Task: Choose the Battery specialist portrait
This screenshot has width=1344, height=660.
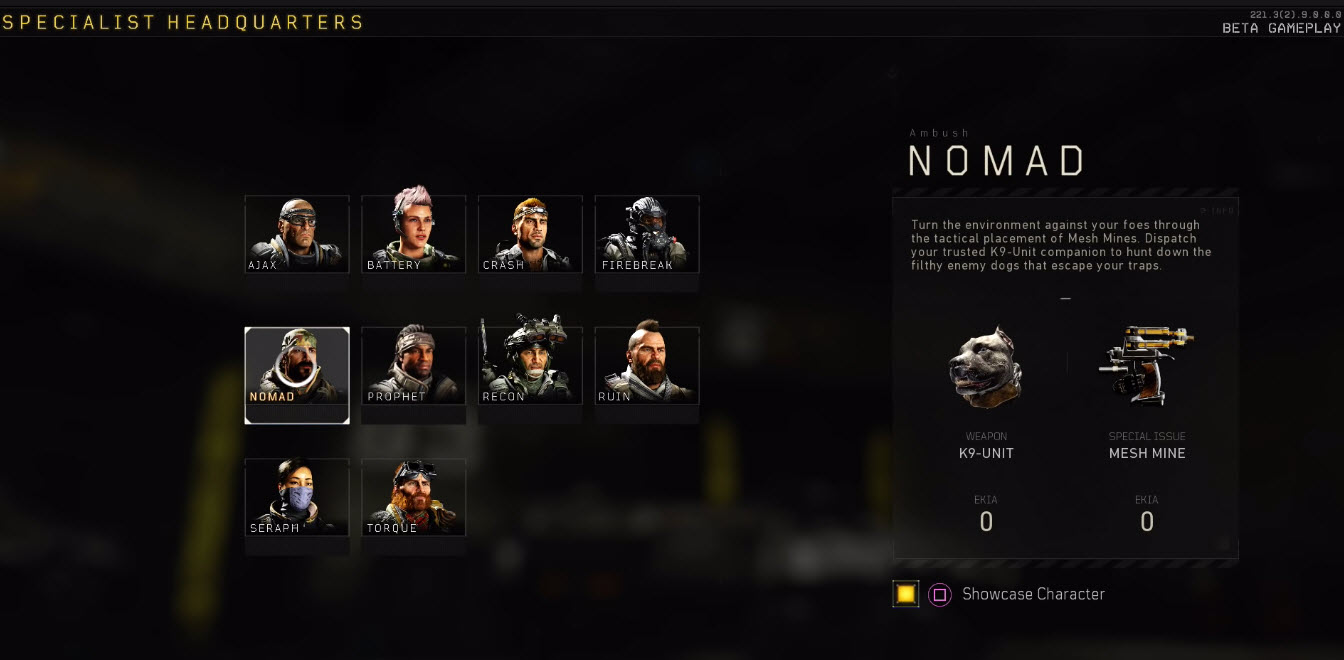Action: 413,234
